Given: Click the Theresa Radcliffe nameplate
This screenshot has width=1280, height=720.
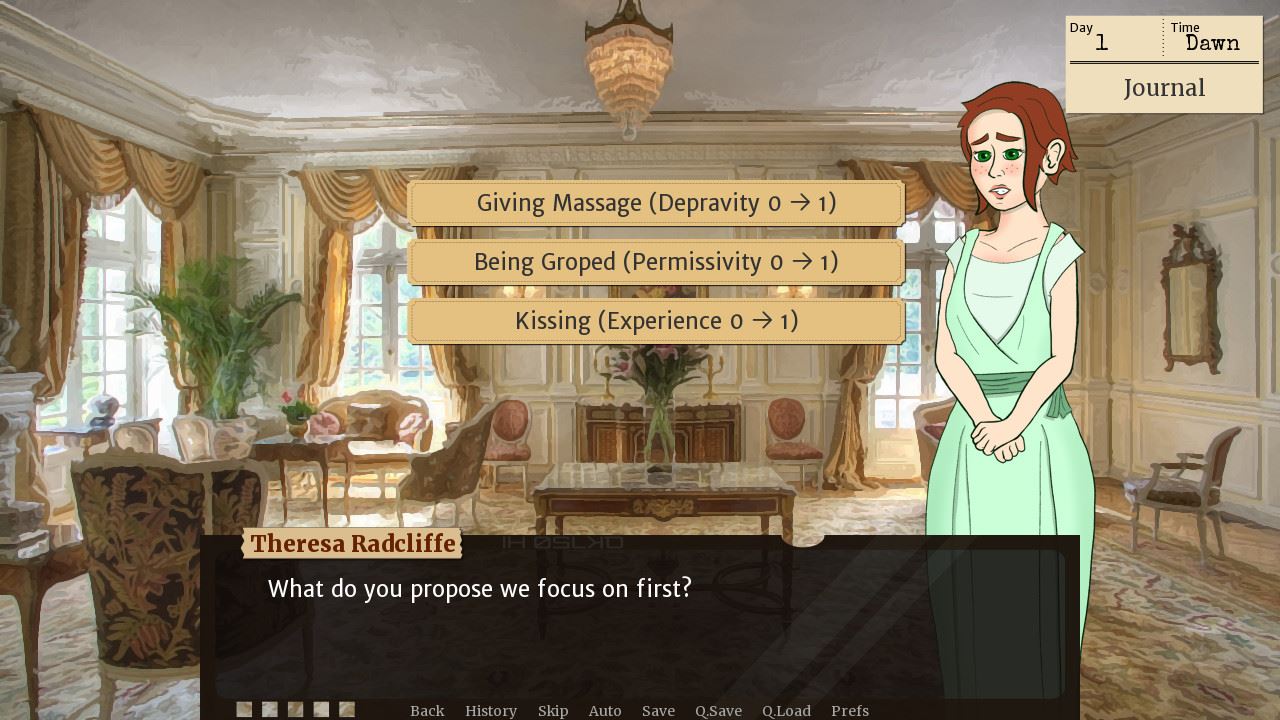Looking at the screenshot, I should [351, 544].
